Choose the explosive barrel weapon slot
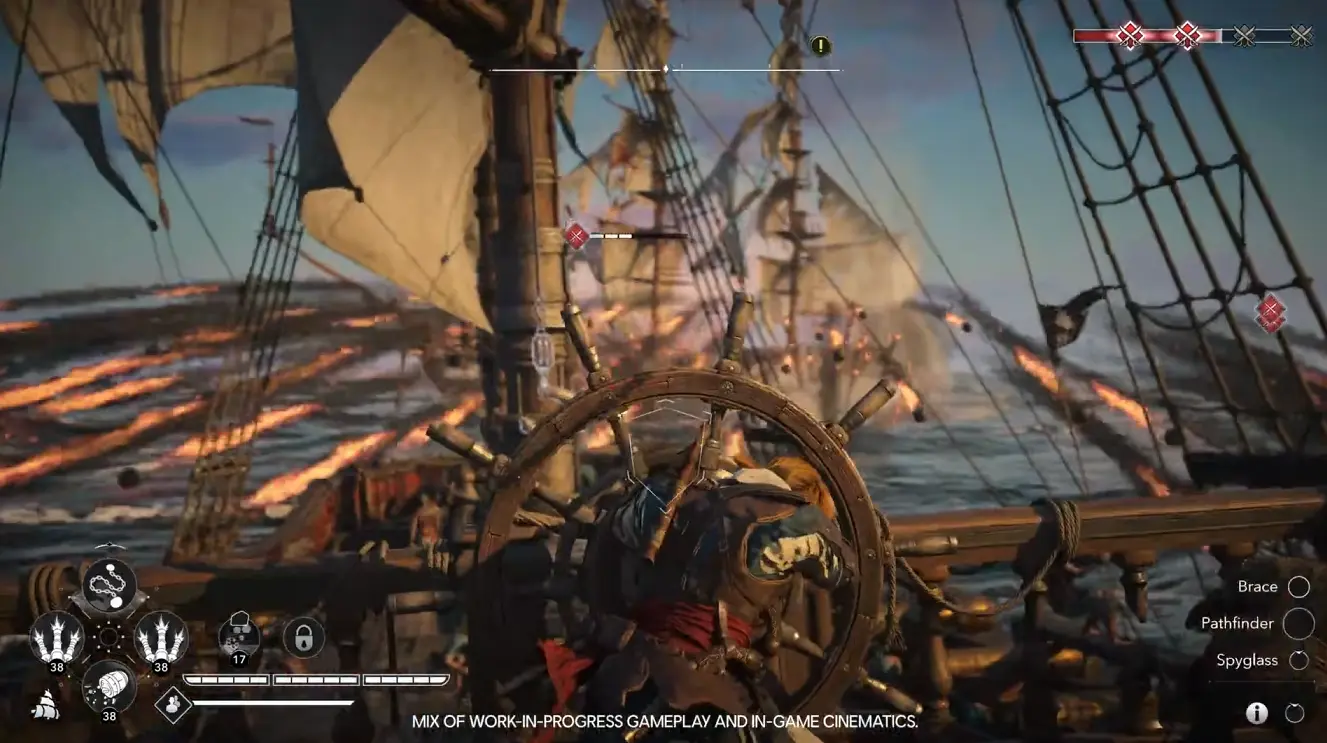 pyautogui.click(x=108, y=686)
